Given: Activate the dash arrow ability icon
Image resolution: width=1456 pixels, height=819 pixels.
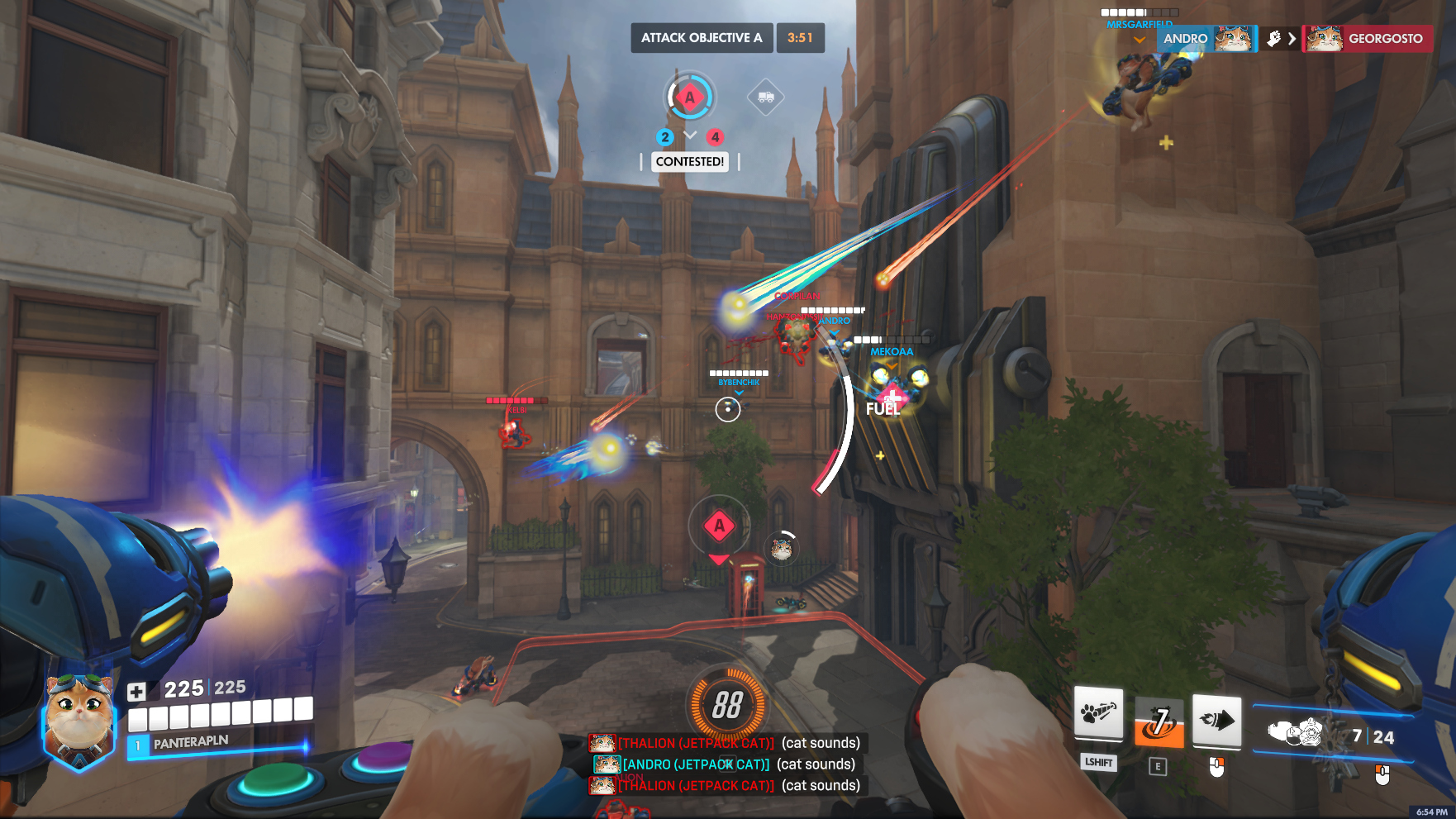Looking at the screenshot, I should [x=1216, y=721].
